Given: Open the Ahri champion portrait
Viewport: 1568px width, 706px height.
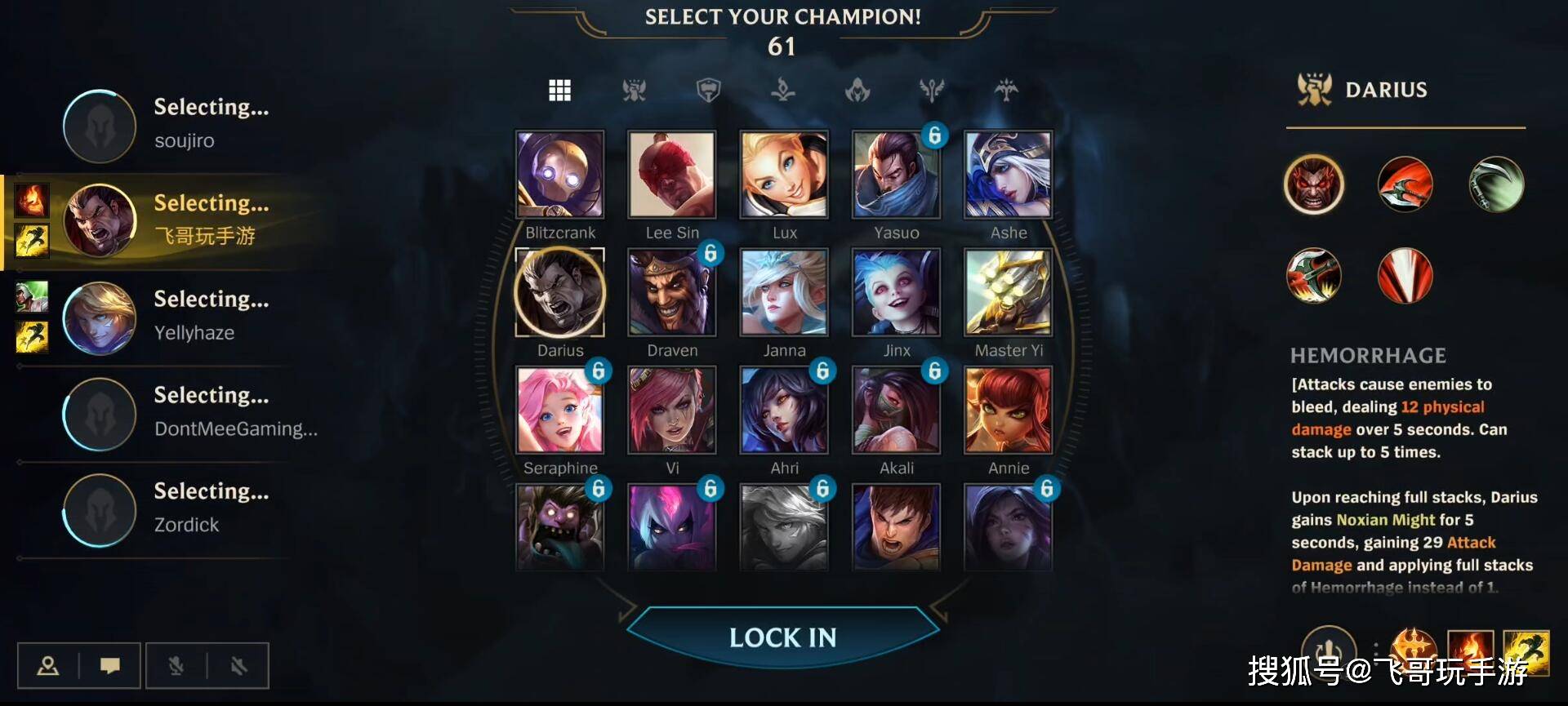Looking at the screenshot, I should (x=784, y=410).
